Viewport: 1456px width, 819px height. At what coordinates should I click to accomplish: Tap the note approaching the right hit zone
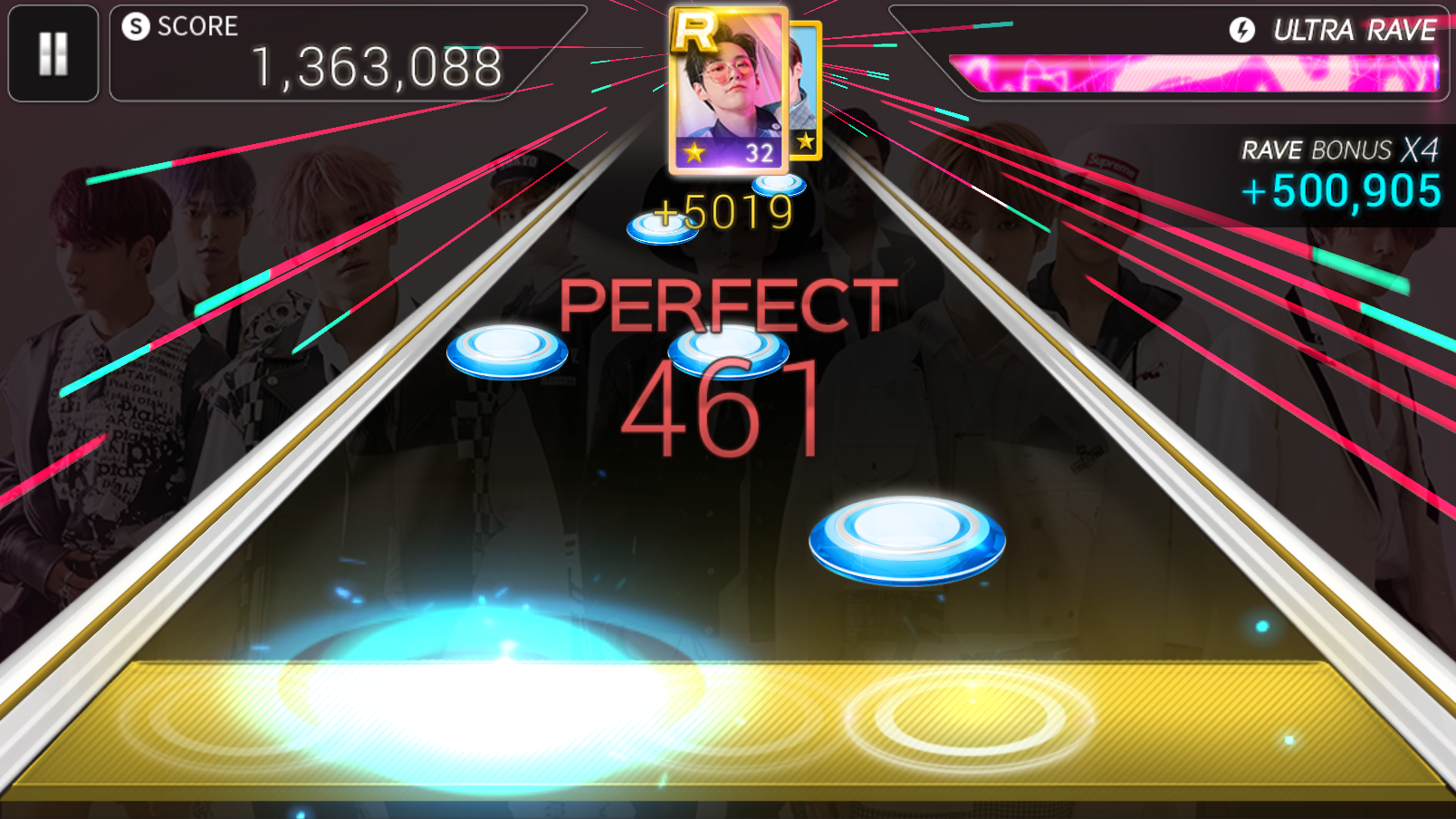[905, 539]
